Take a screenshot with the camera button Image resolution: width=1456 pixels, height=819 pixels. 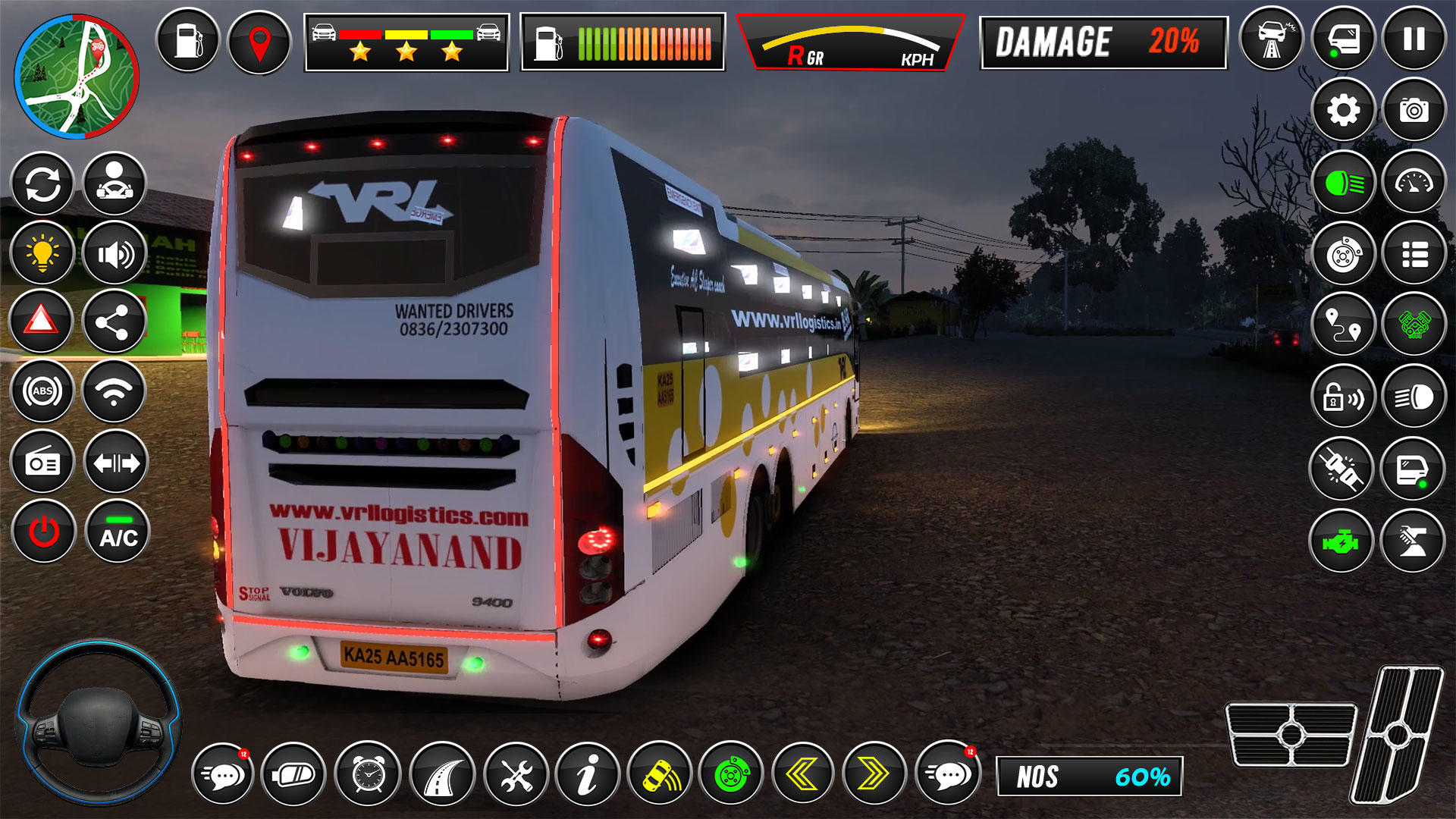pyautogui.click(x=1414, y=111)
